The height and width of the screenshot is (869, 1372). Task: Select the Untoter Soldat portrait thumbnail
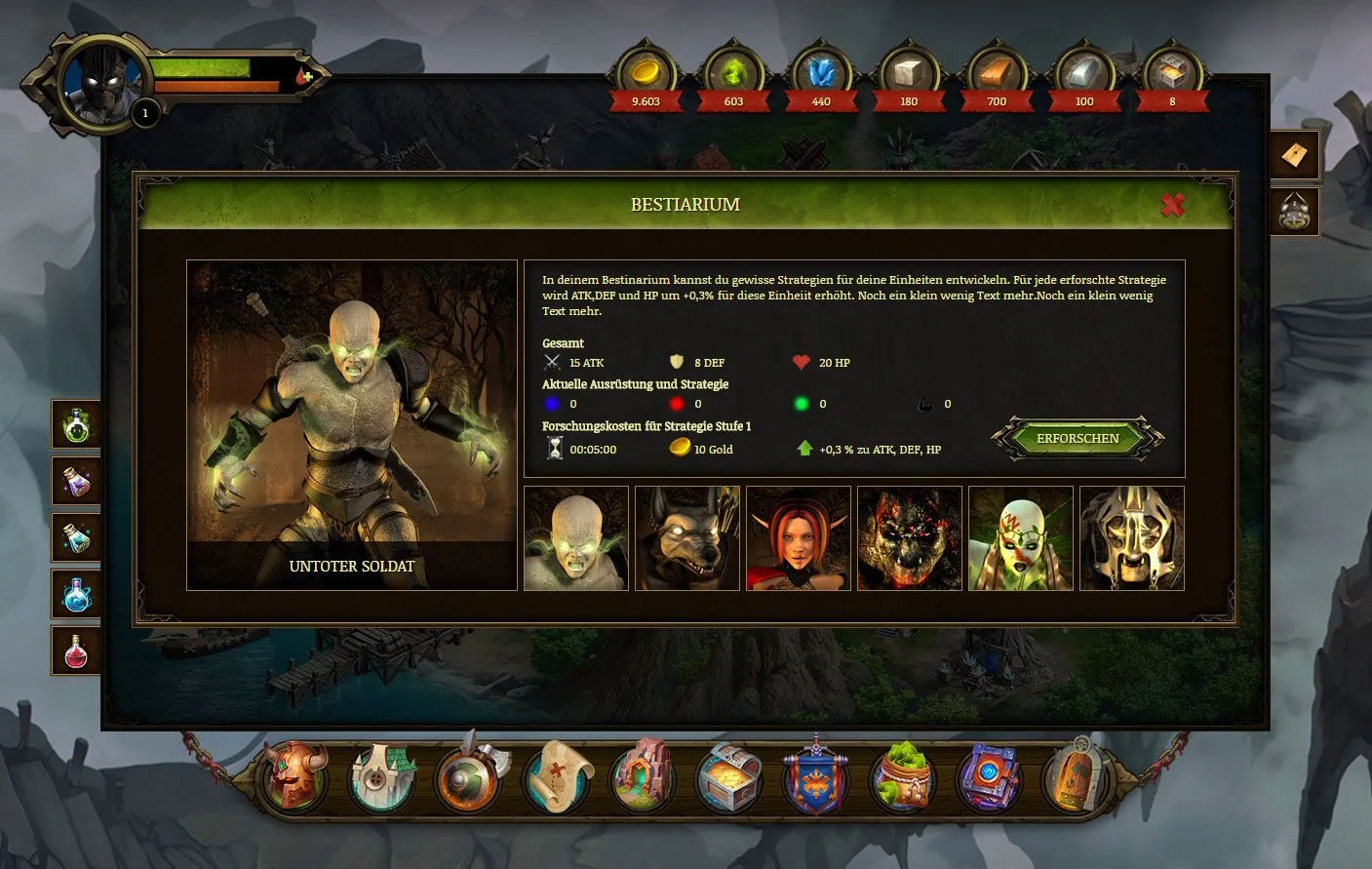click(x=575, y=537)
